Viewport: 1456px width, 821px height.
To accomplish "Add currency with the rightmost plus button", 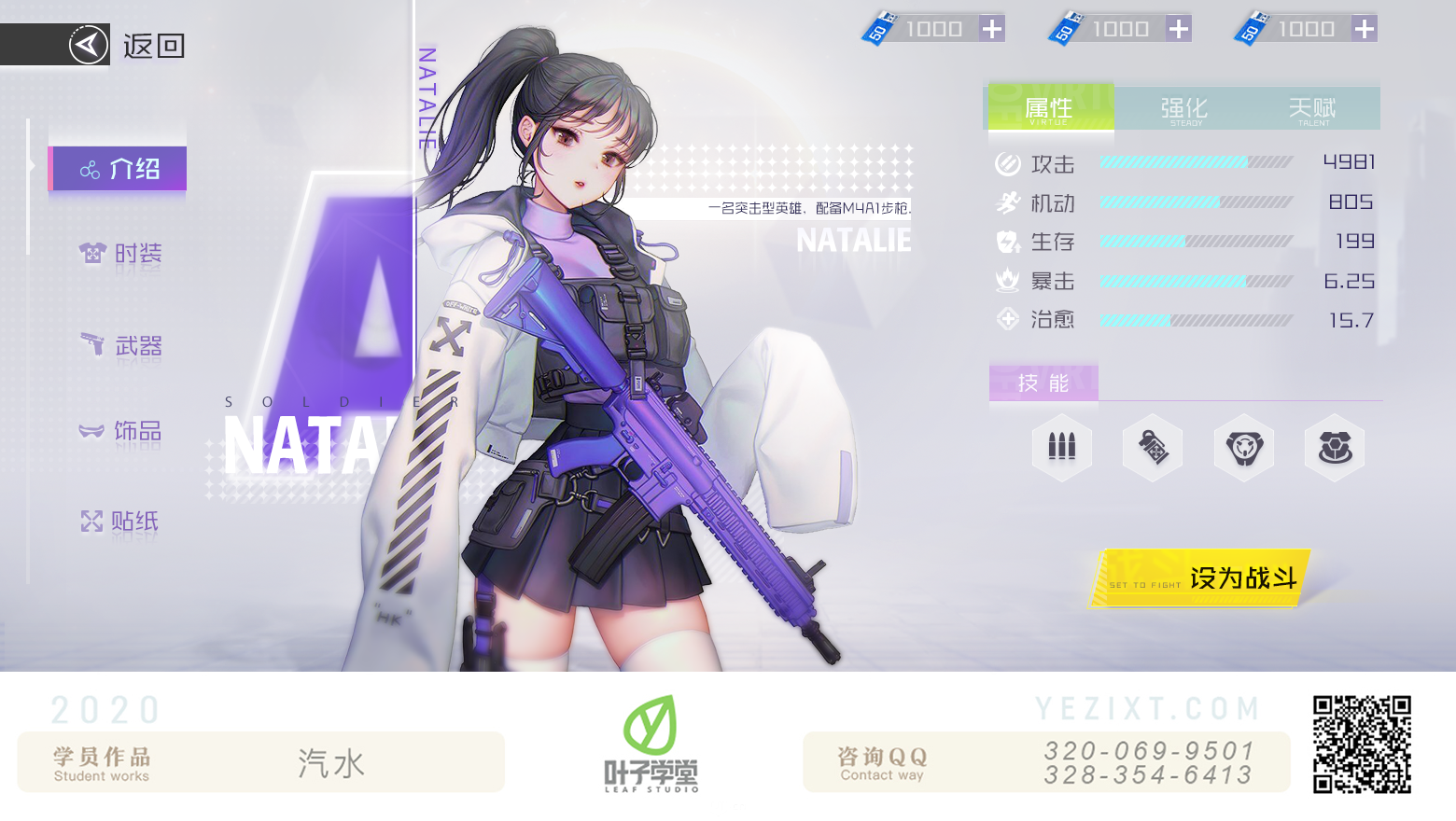I will click(1365, 29).
